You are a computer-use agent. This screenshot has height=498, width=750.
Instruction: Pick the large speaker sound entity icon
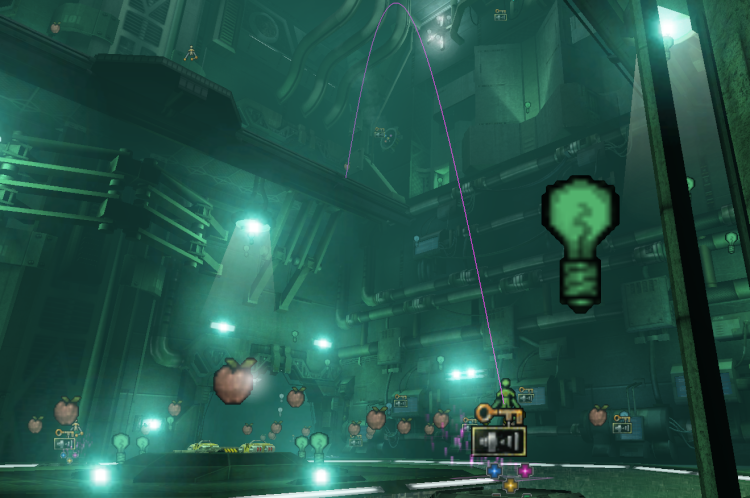[498, 440]
